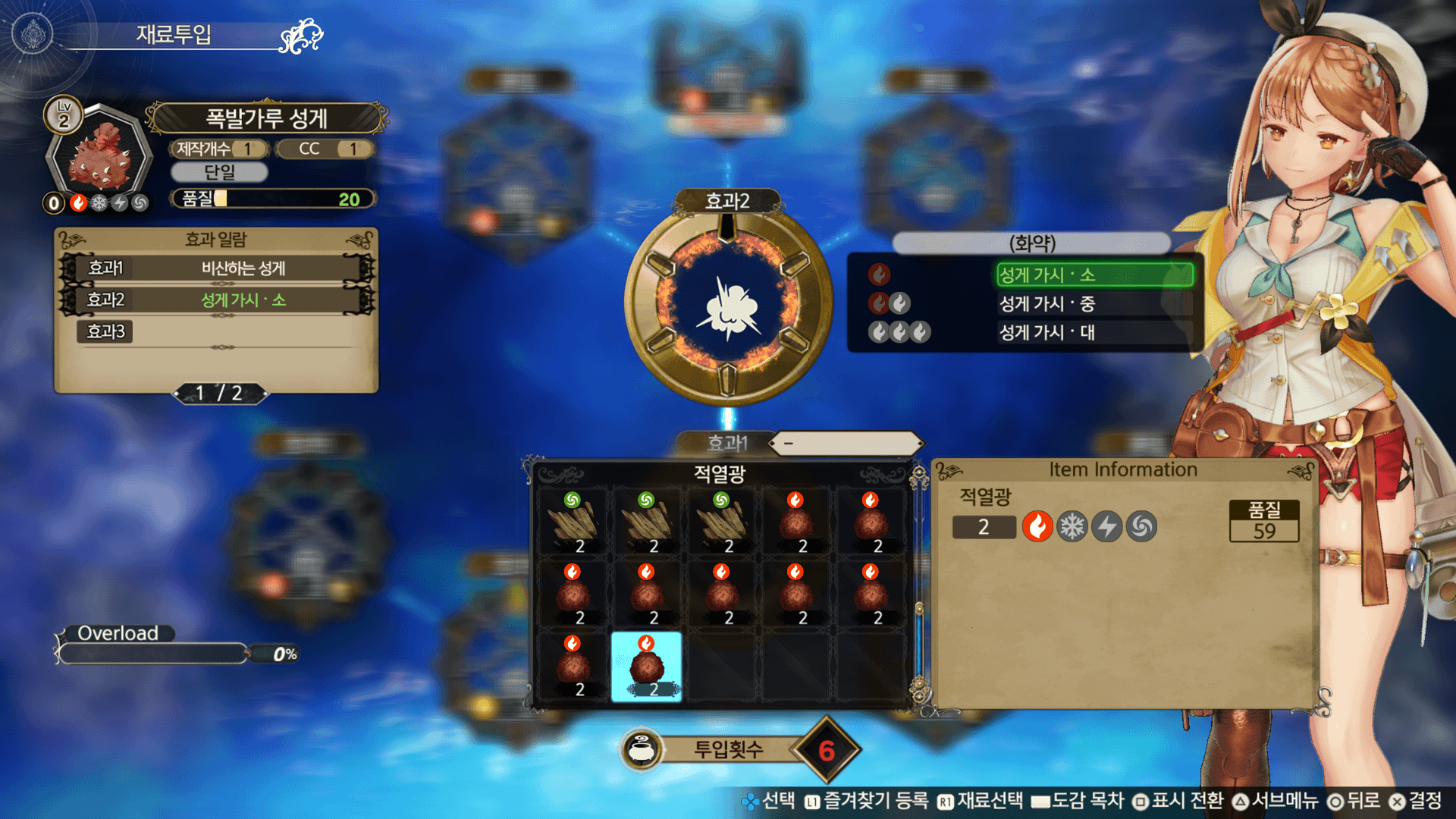Click the ingredient grid scrollbar

coord(919,584)
